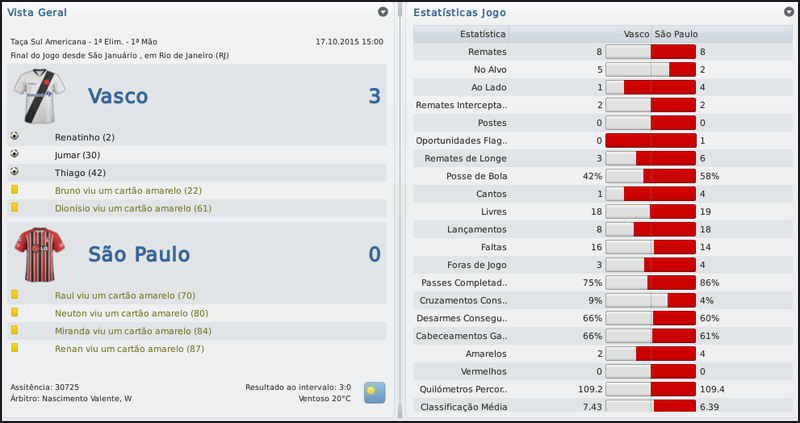Screen dimensions: 800x423
Task: Select goal scorer Thiago (42)
Action: 79,172
